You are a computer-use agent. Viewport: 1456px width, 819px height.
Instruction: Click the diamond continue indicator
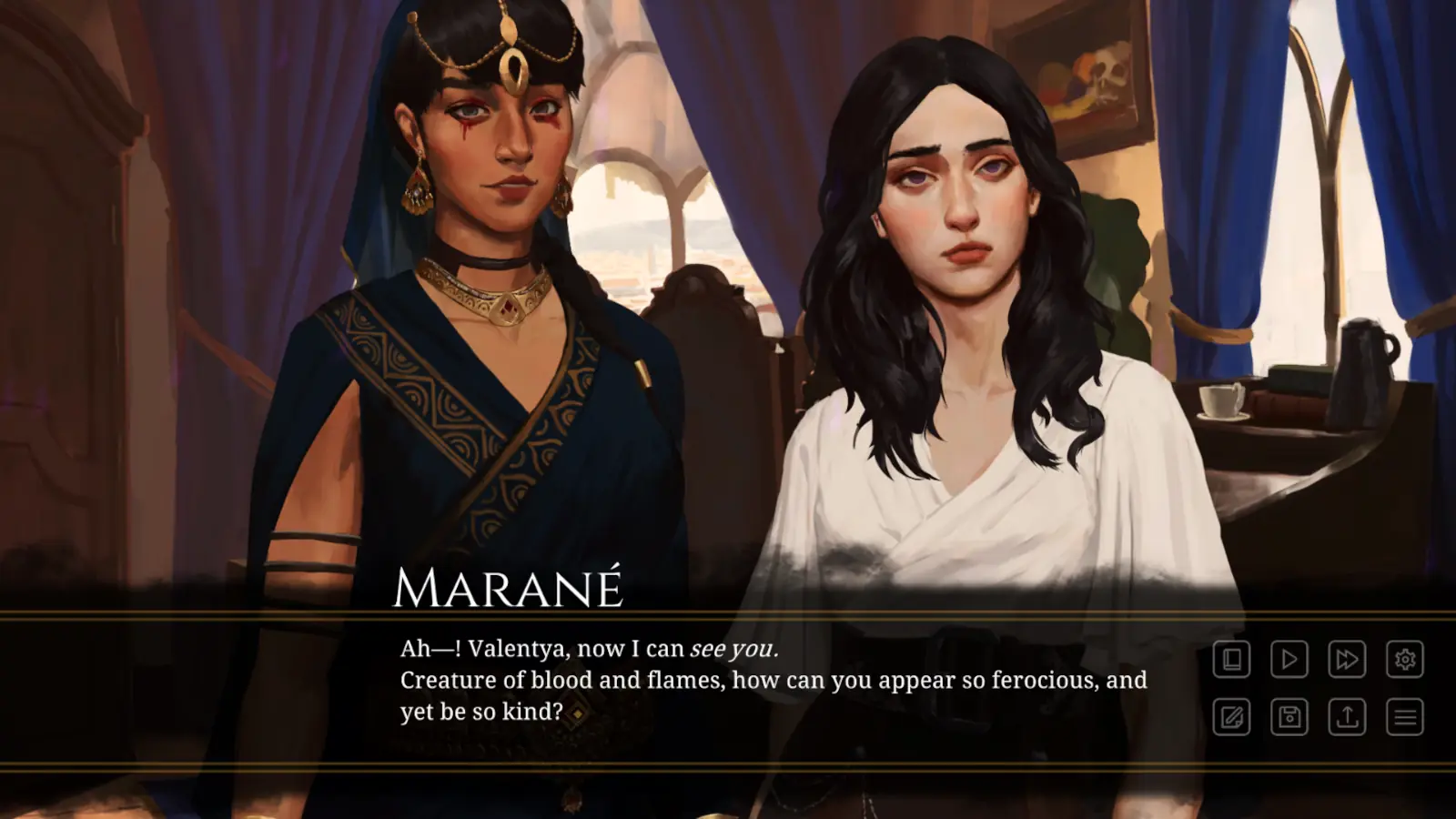pyautogui.click(x=576, y=715)
